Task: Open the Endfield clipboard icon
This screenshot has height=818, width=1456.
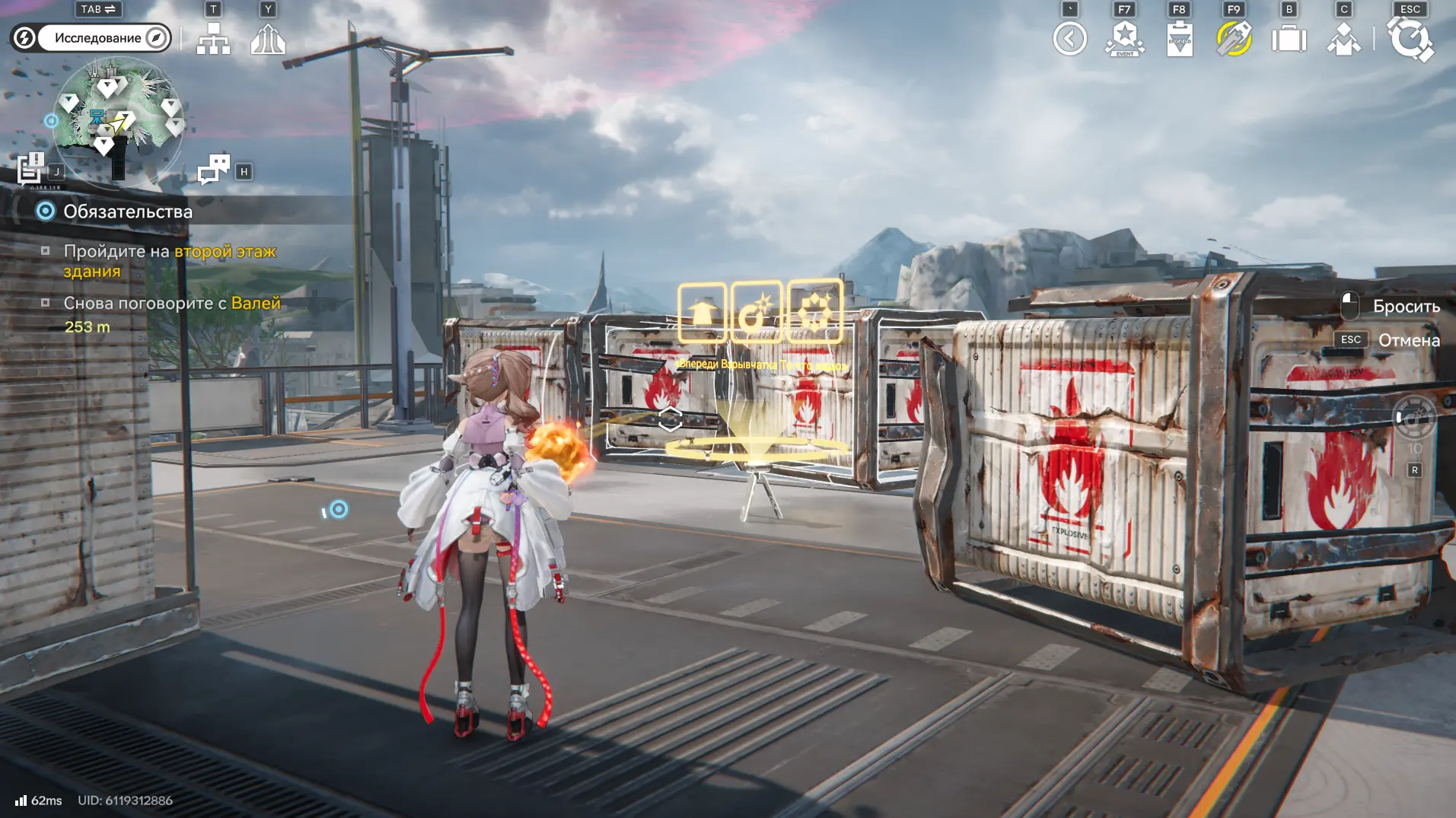Action: (1179, 39)
